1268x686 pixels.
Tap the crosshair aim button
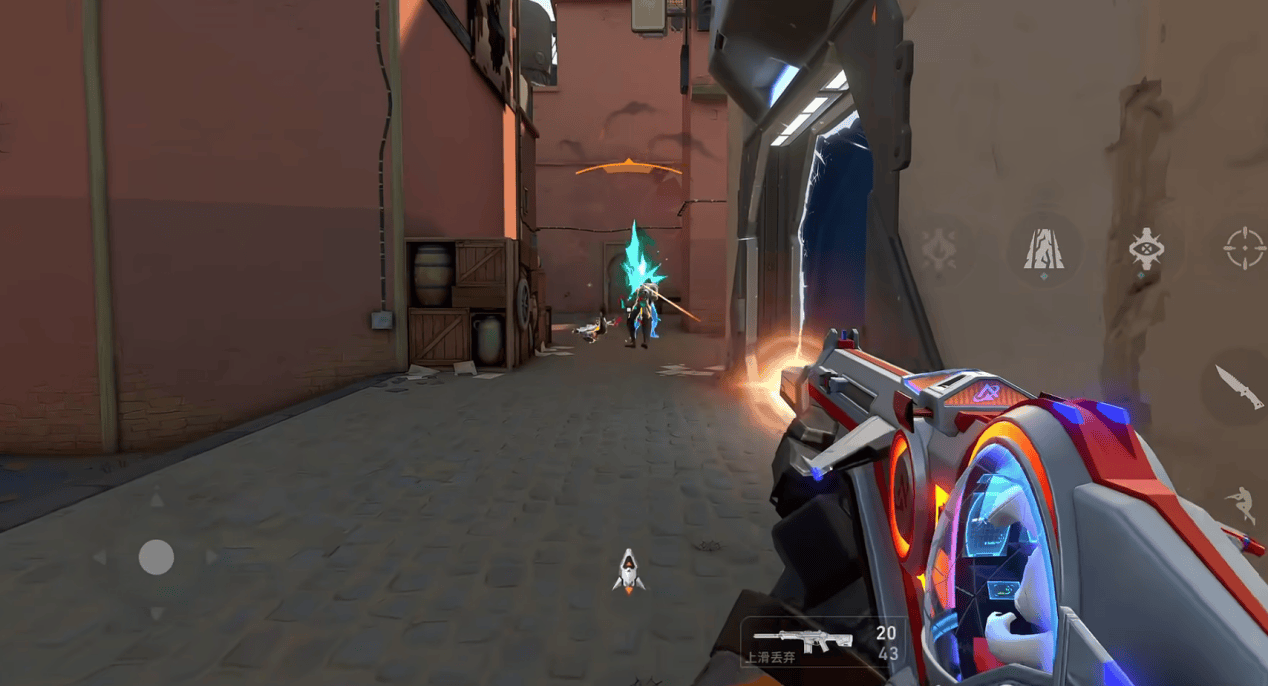1244,247
